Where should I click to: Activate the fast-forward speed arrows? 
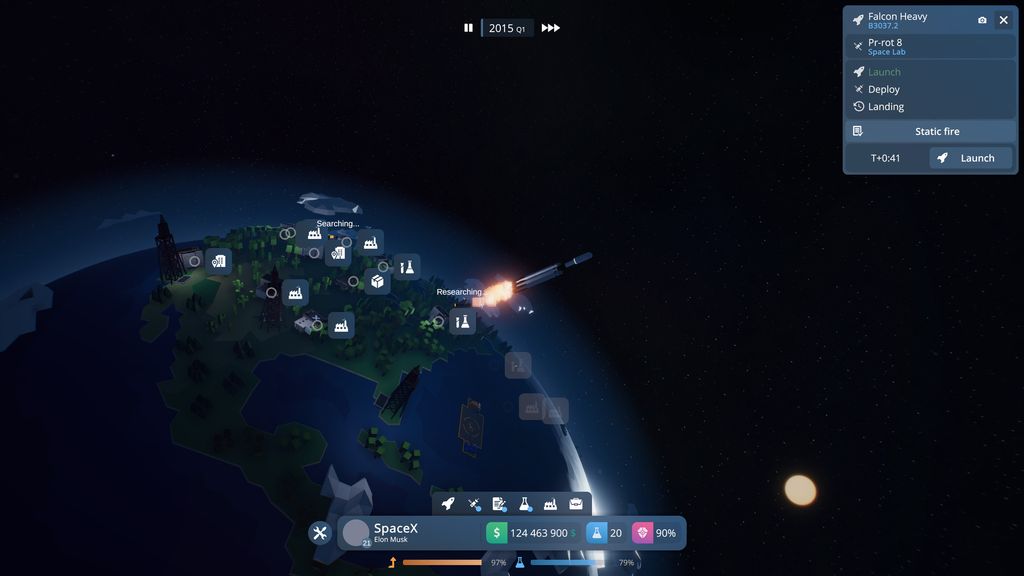click(551, 28)
